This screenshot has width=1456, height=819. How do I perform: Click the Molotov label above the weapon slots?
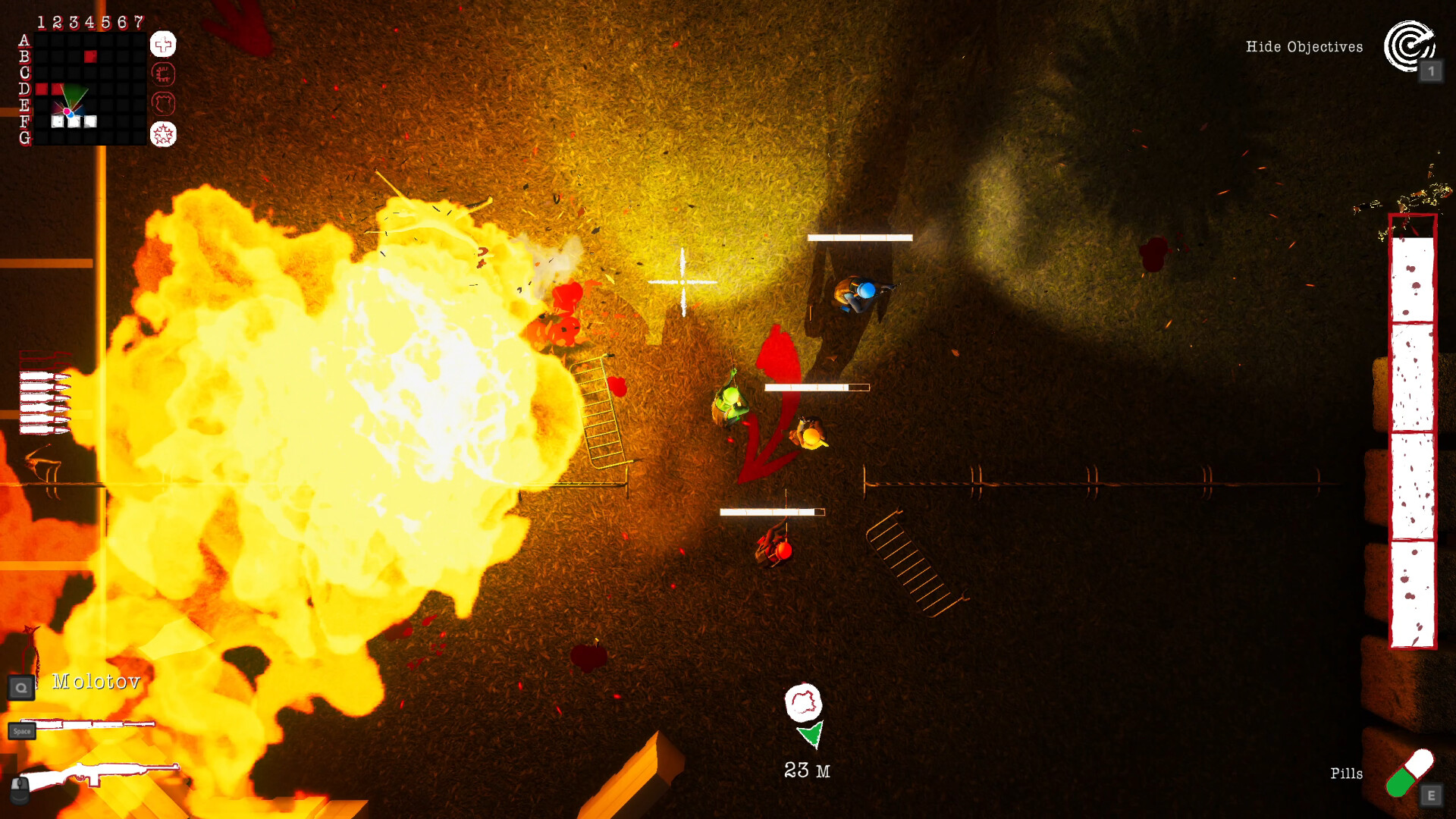click(x=94, y=682)
